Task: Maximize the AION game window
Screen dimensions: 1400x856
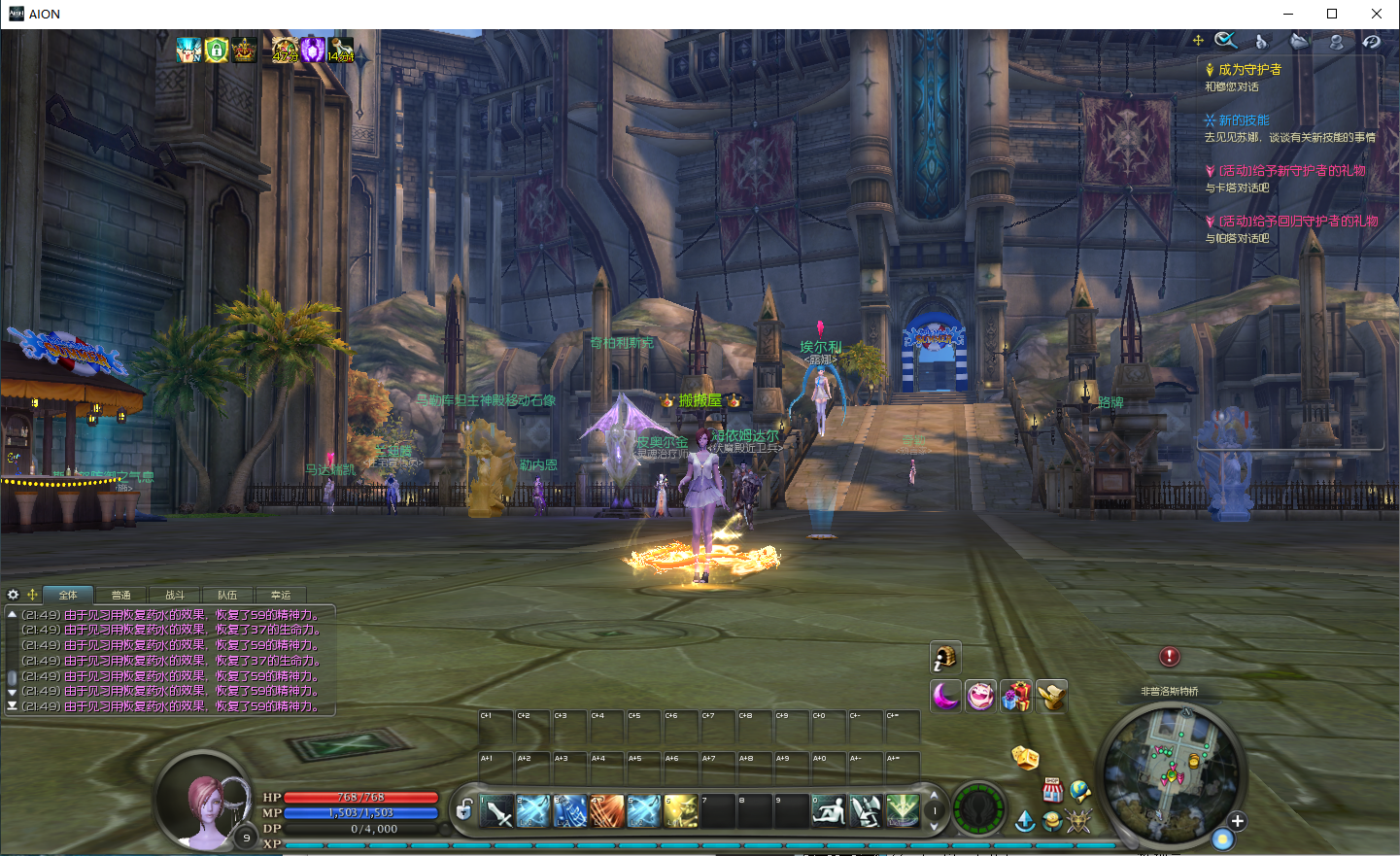Action: point(1332,14)
